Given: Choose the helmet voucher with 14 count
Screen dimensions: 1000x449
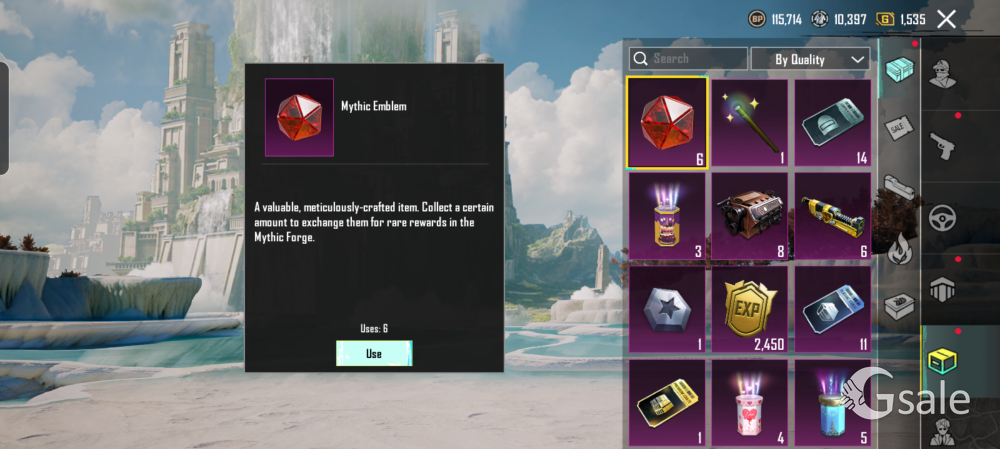Looking at the screenshot, I should (x=833, y=123).
